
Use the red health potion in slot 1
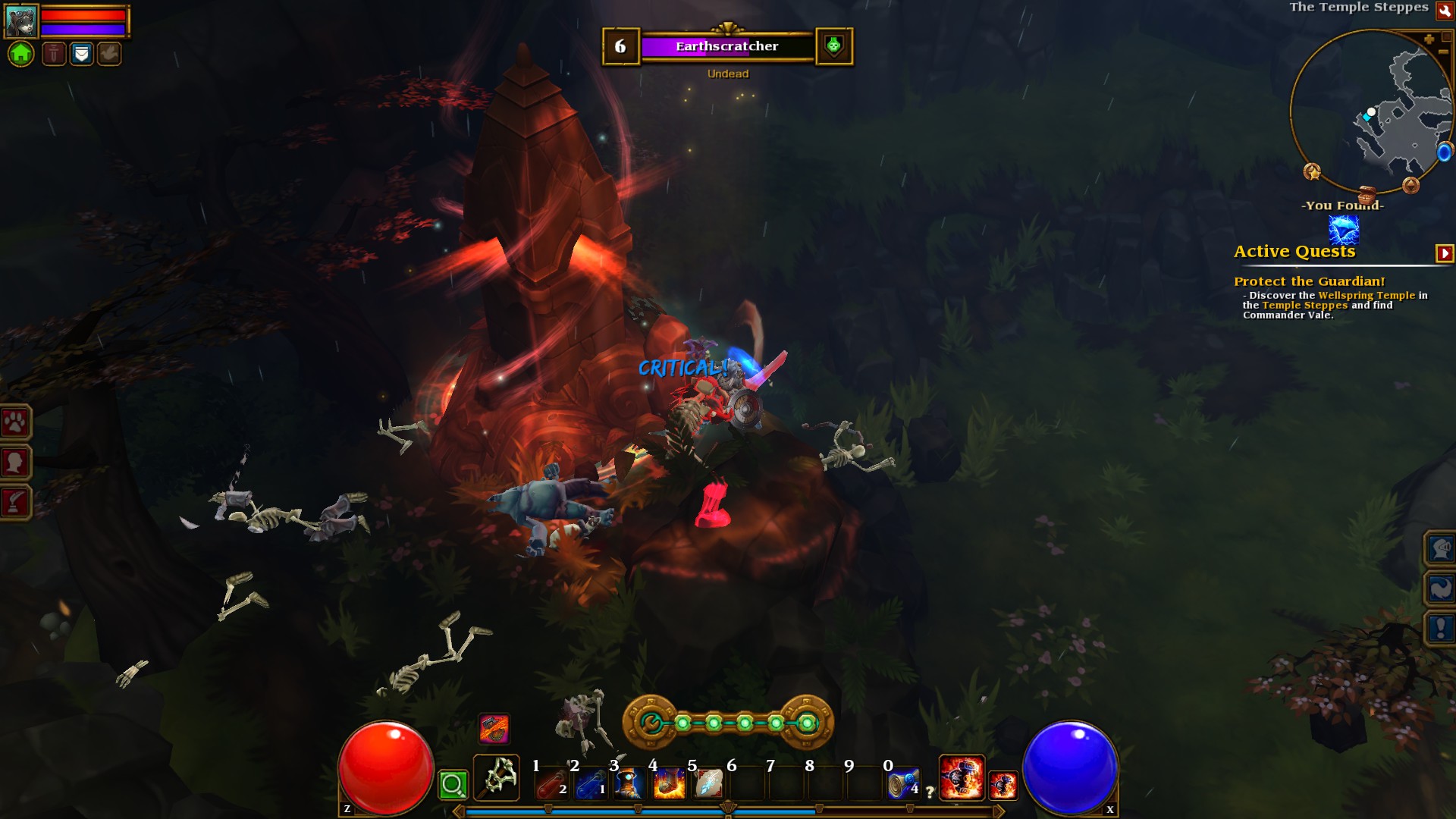pyautogui.click(x=551, y=784)
